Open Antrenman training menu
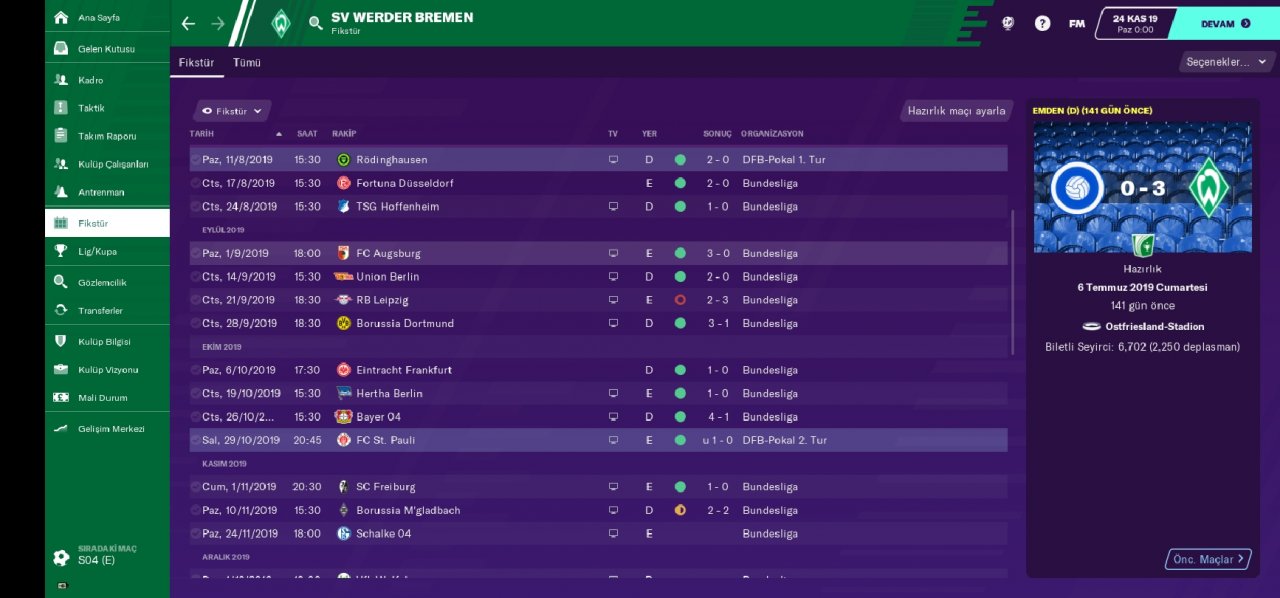This screenshot has width=1280, height=598. click(x=101, y=192)
